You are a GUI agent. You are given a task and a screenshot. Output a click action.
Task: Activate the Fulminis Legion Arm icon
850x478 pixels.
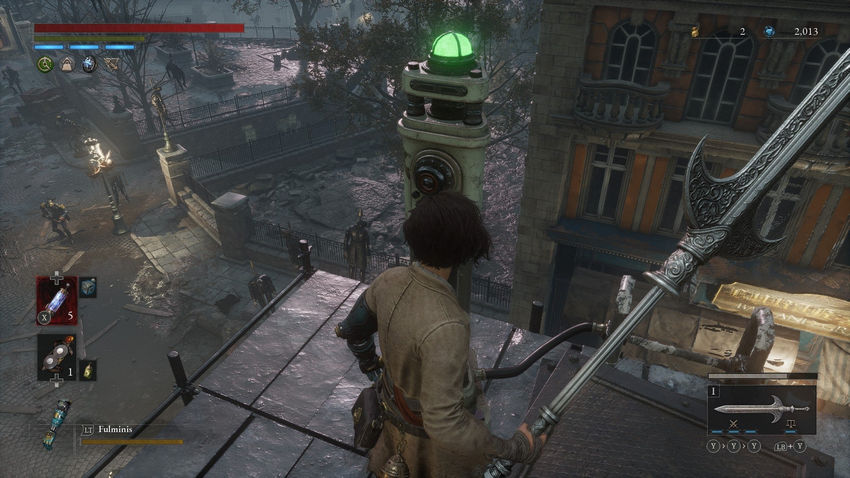coord(57,421)
